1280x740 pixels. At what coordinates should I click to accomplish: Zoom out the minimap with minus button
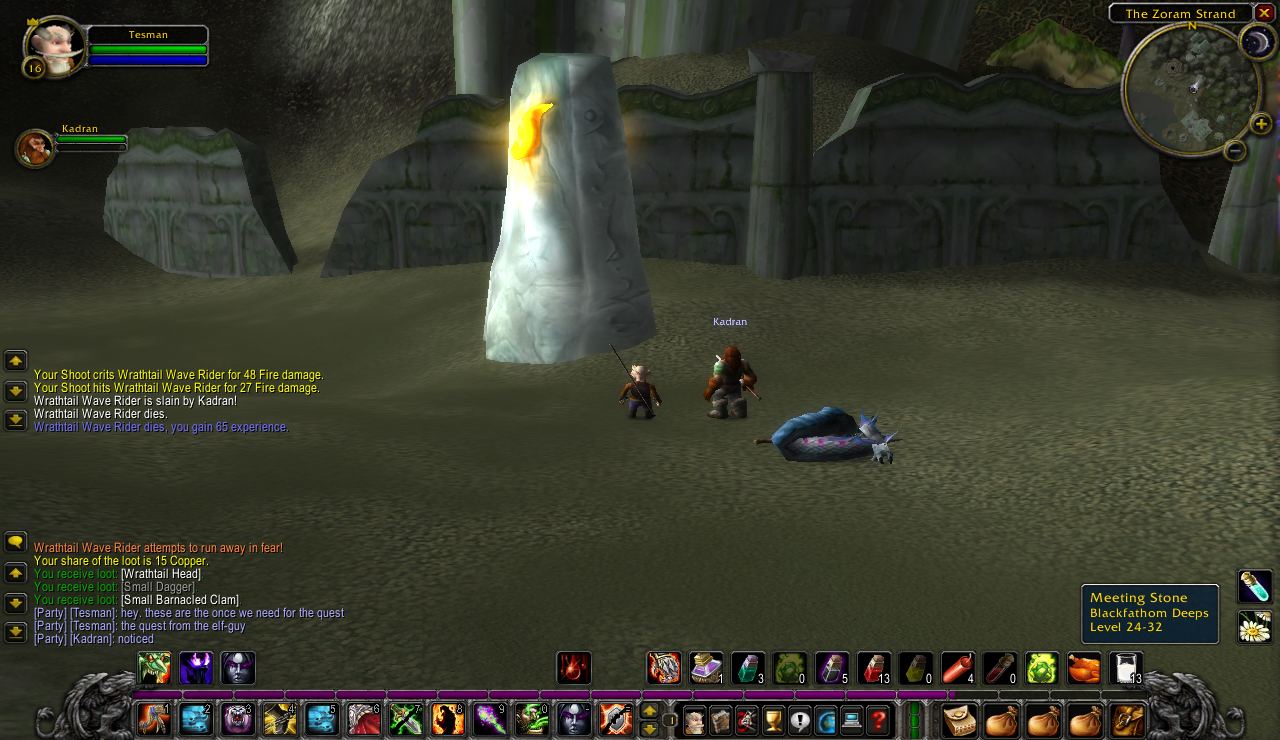pyautogui.click(x=1235, y=151)
